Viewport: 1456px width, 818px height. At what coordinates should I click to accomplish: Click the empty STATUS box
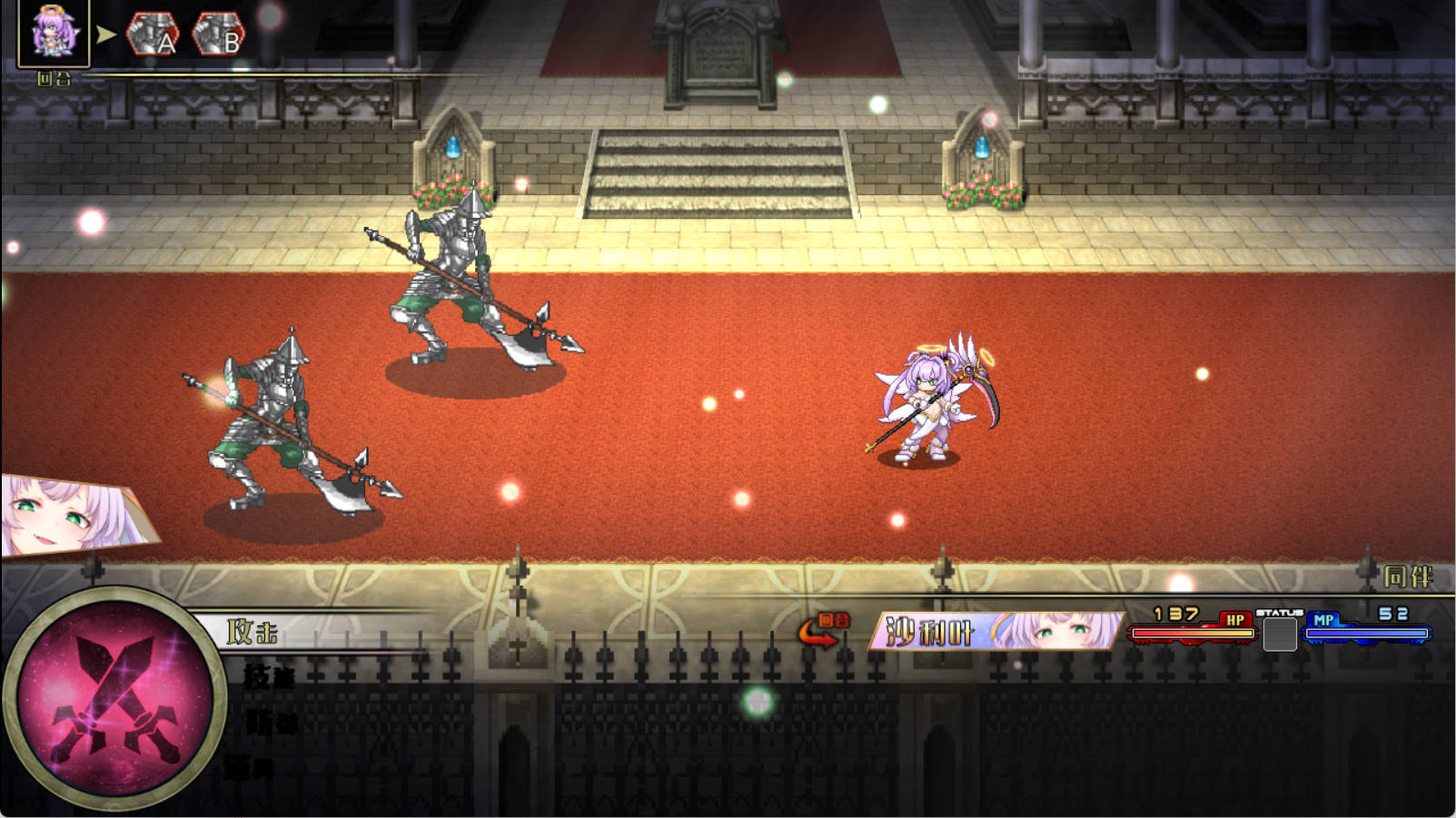coord(1279,634)
